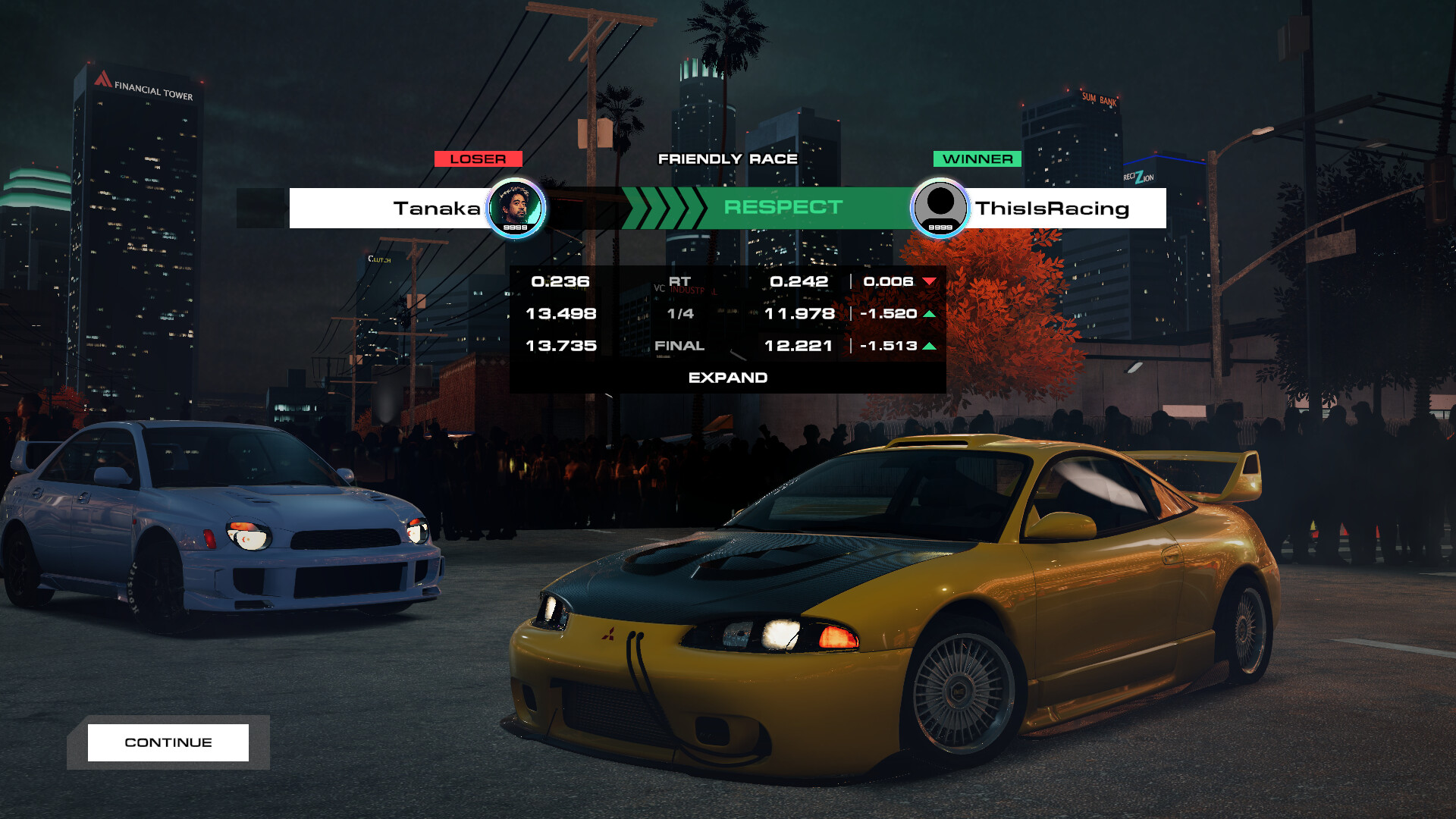Image resolution: width=1456 pixels, height=819 pixels.
Task: Click the green RESPECT progress bar
Action: pyautogui.click(x=782, y=207)
